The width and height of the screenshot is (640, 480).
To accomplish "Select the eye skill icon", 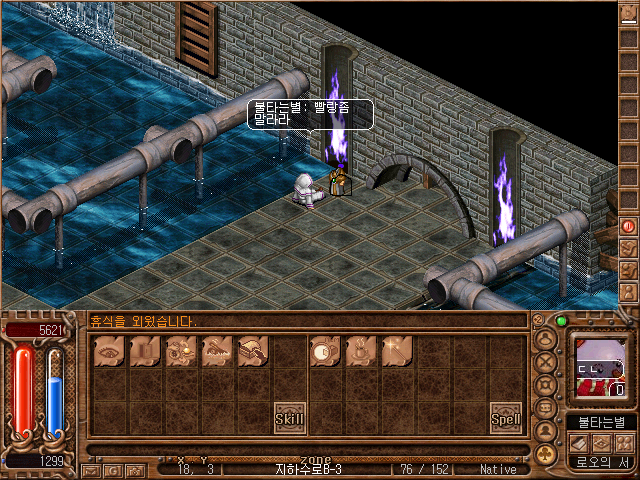I will [x=109, y=350].
